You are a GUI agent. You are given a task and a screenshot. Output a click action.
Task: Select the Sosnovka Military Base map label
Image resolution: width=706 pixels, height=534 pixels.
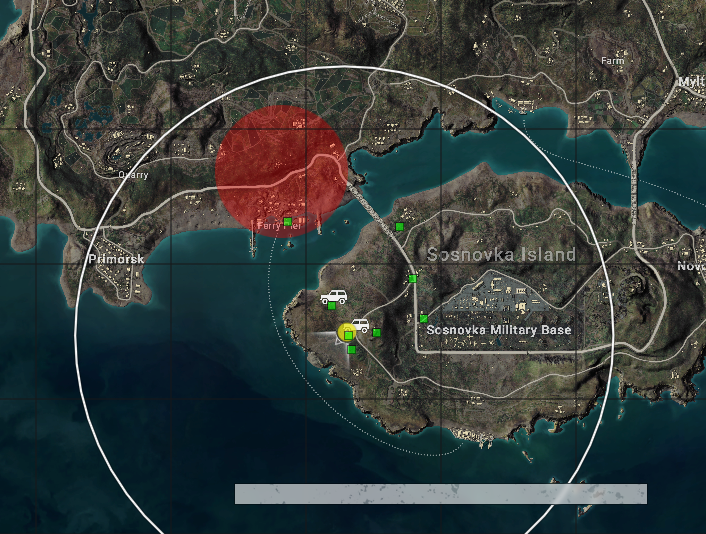(x=498, y=330)
